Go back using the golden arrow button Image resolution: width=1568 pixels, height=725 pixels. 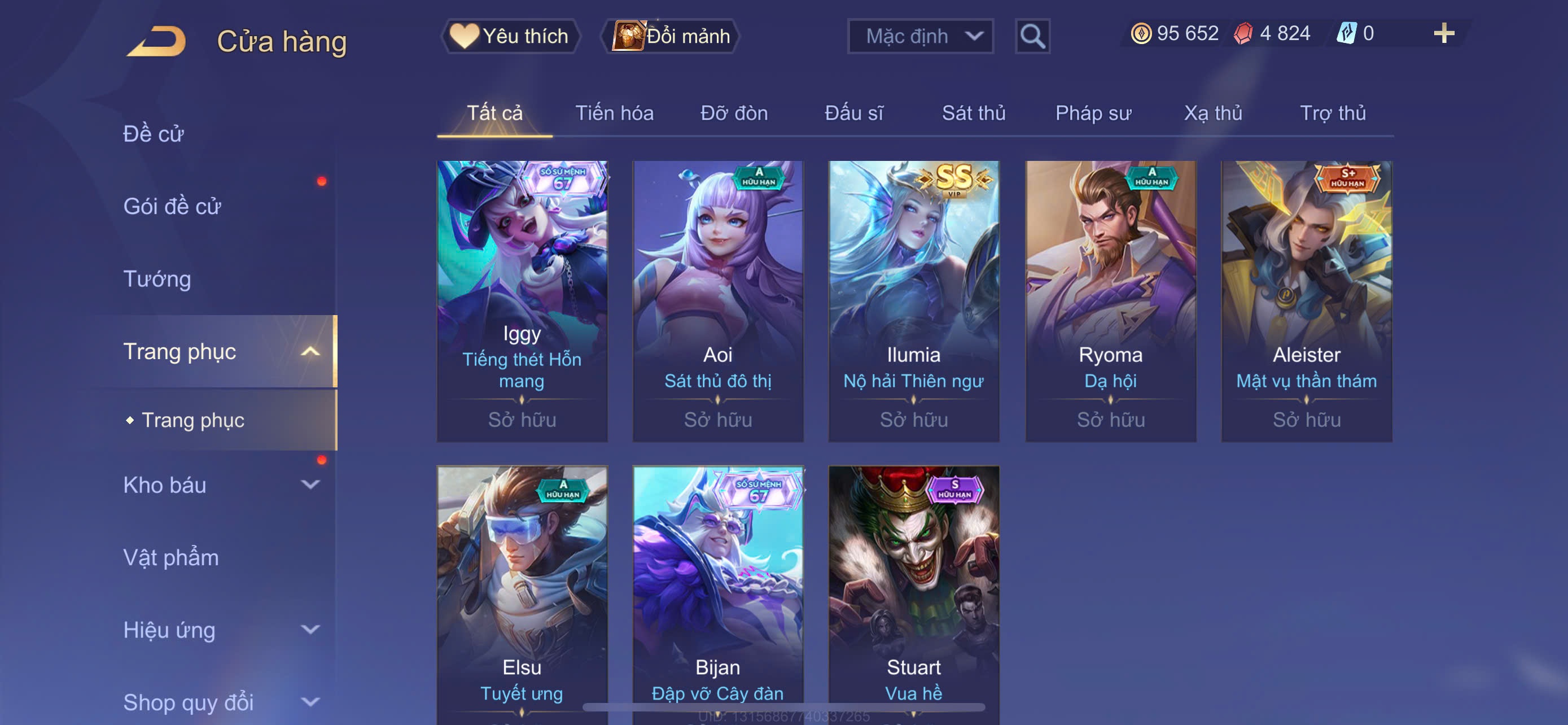157,41
